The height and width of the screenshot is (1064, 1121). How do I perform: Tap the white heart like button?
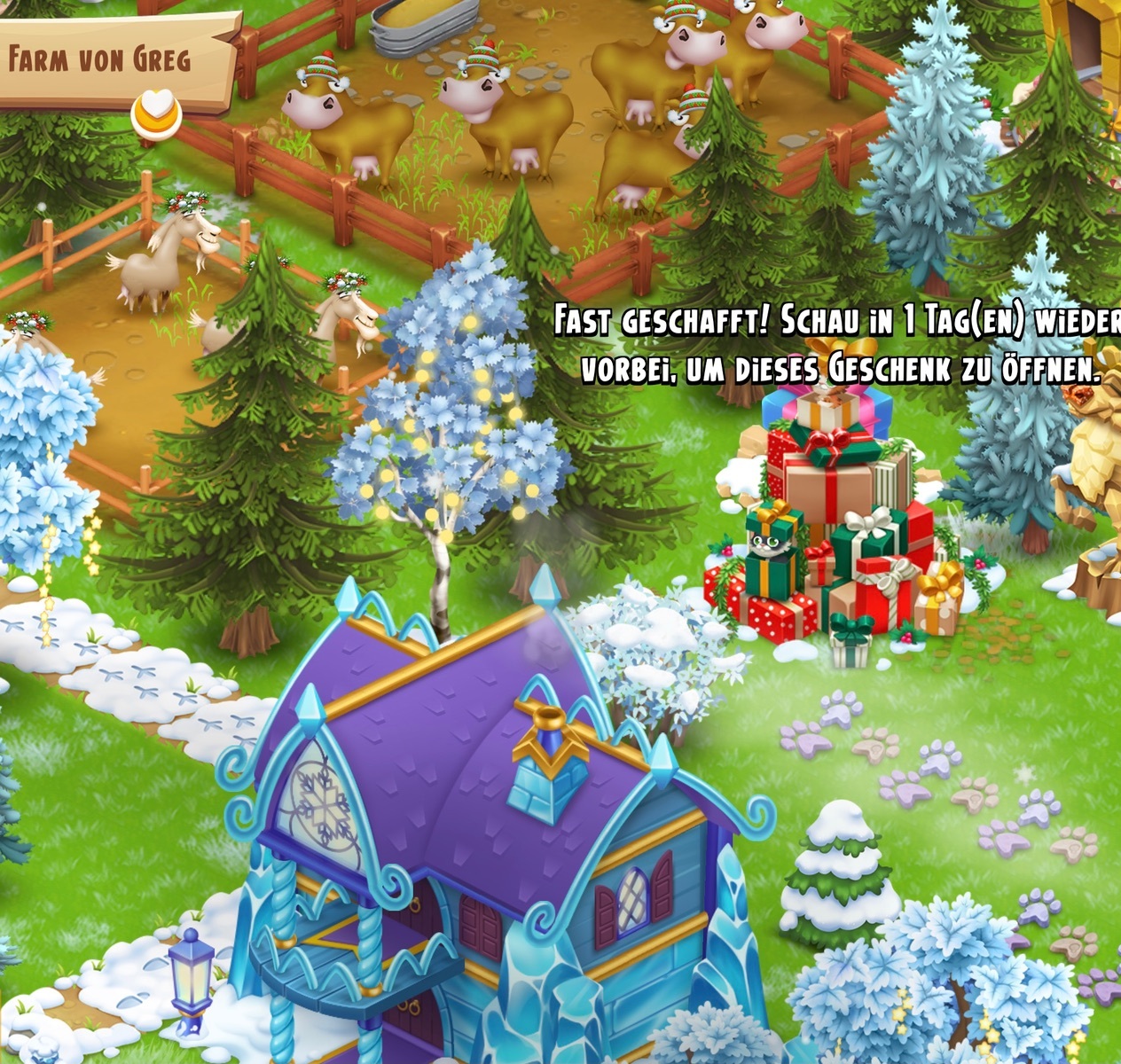(x=156, y=112)
